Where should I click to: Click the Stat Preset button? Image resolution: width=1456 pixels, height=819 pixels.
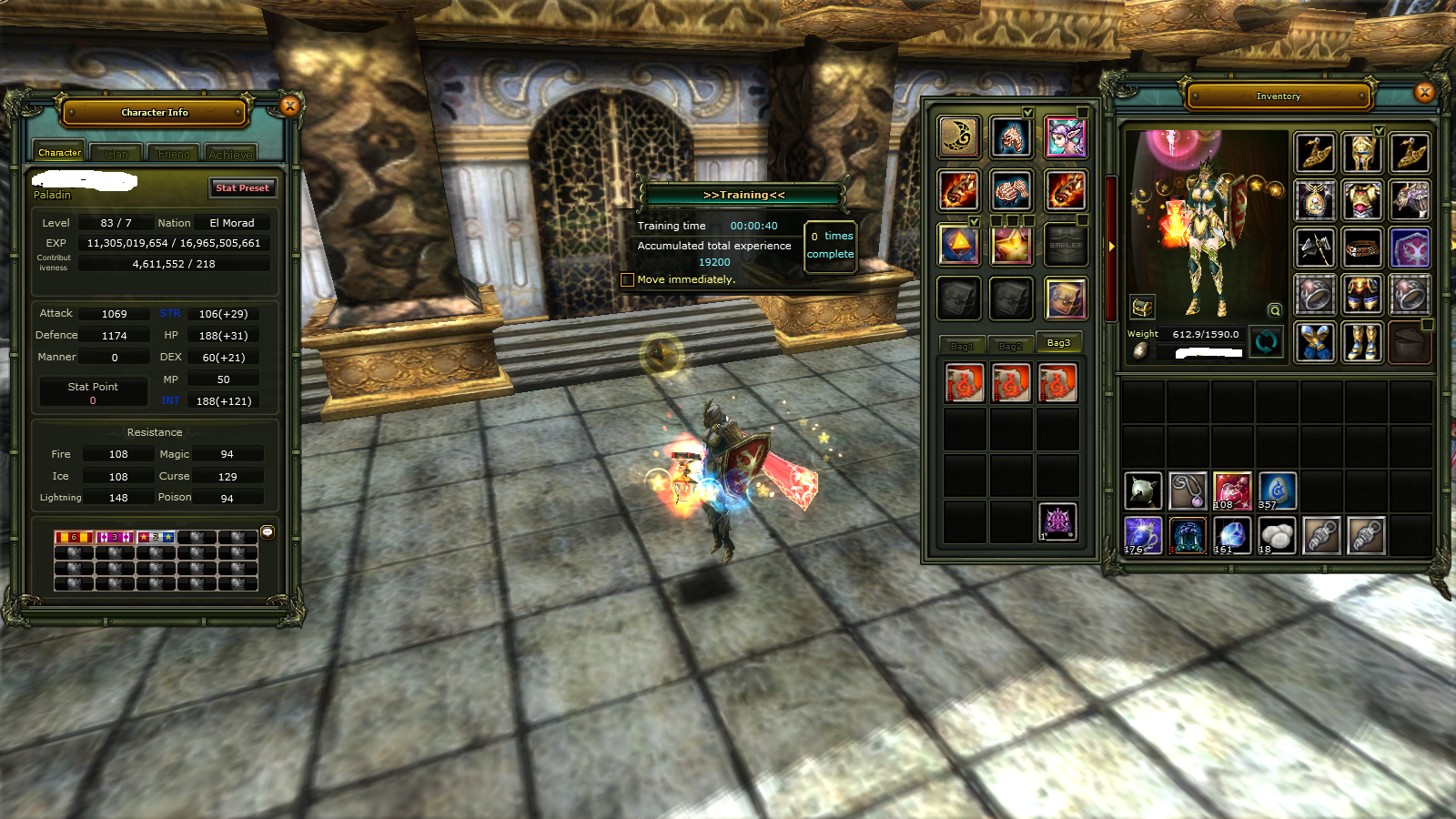point(242,188)
